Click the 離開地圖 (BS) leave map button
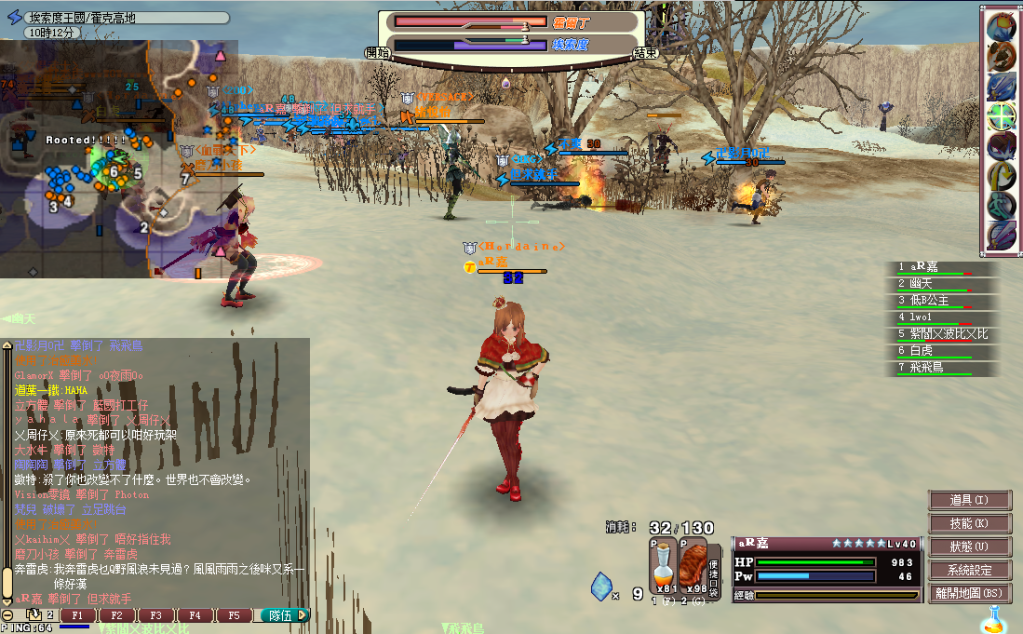 [x=968, y=592]
